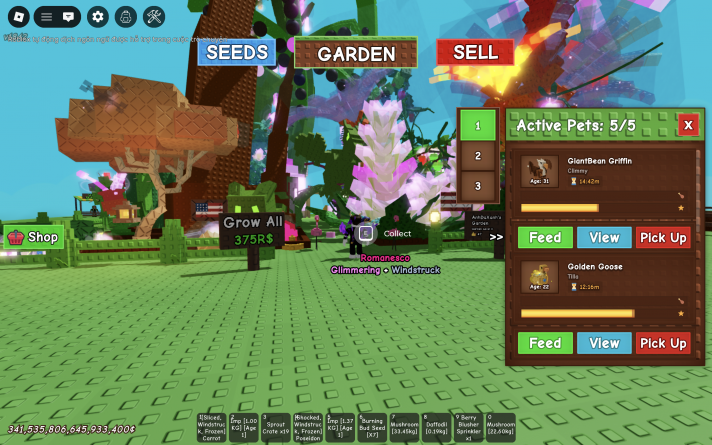Choose pet loadout 3

click(x=478, y=186)
